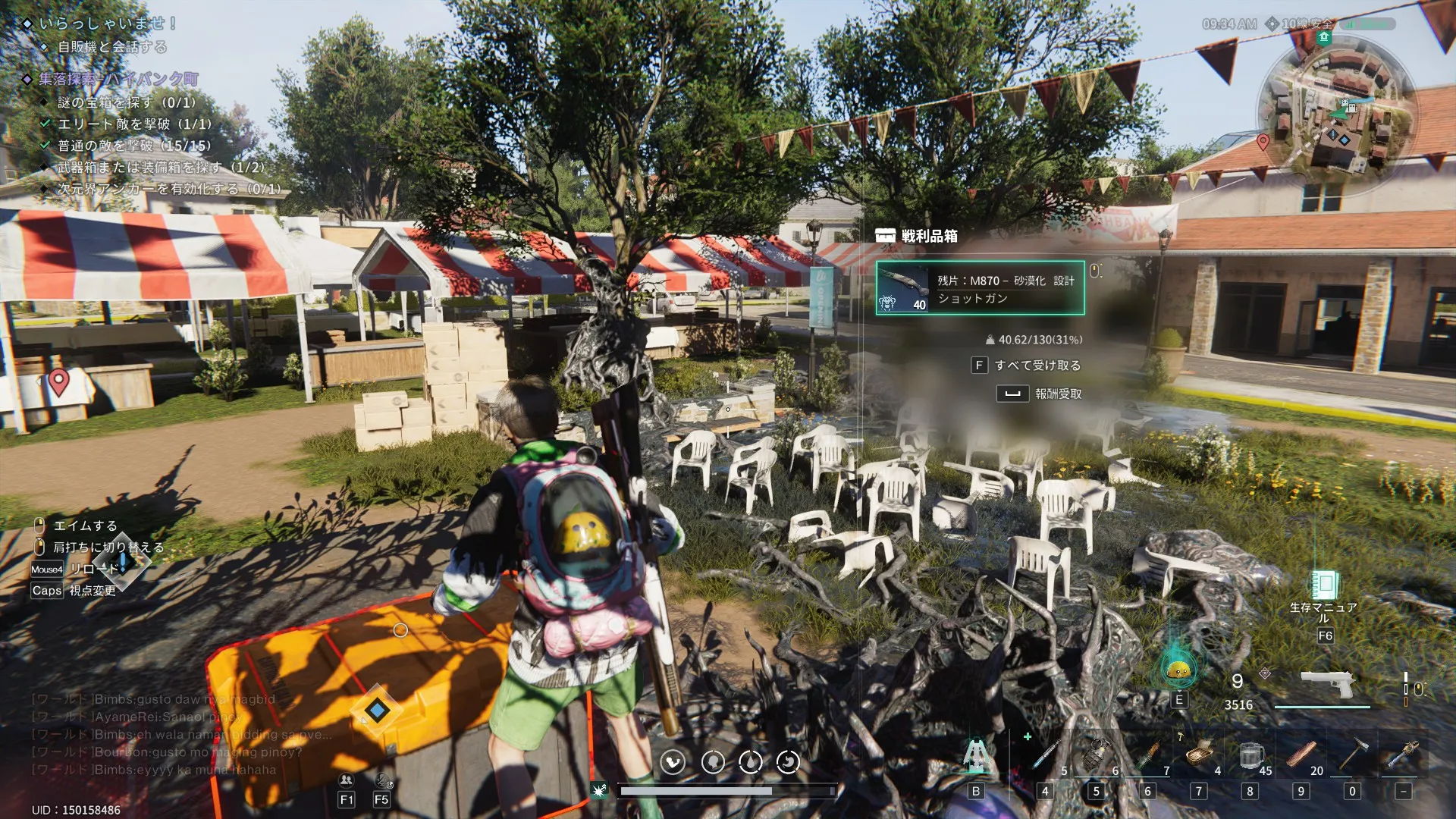Open the 生存マニュアル survival manual icon
1456x819 pixels.
1324,585
